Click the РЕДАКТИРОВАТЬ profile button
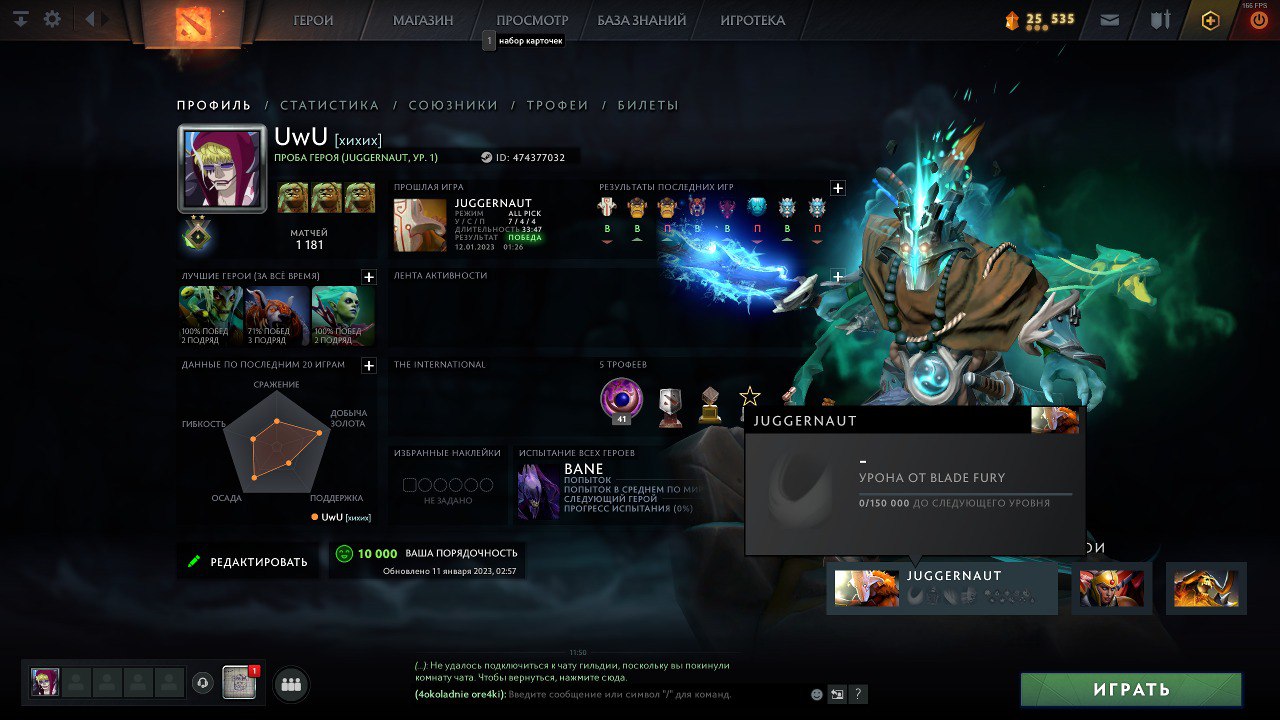Screen dimensions: 1280x720 (x=248, y=560)
